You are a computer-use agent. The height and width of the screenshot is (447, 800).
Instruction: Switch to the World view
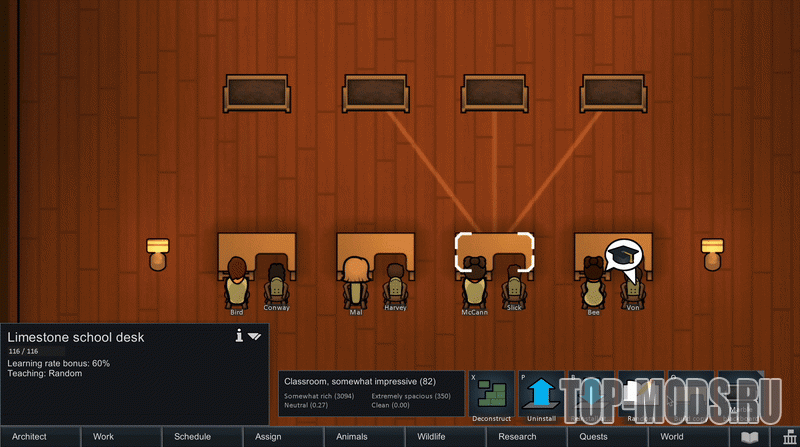click(688, 437)
